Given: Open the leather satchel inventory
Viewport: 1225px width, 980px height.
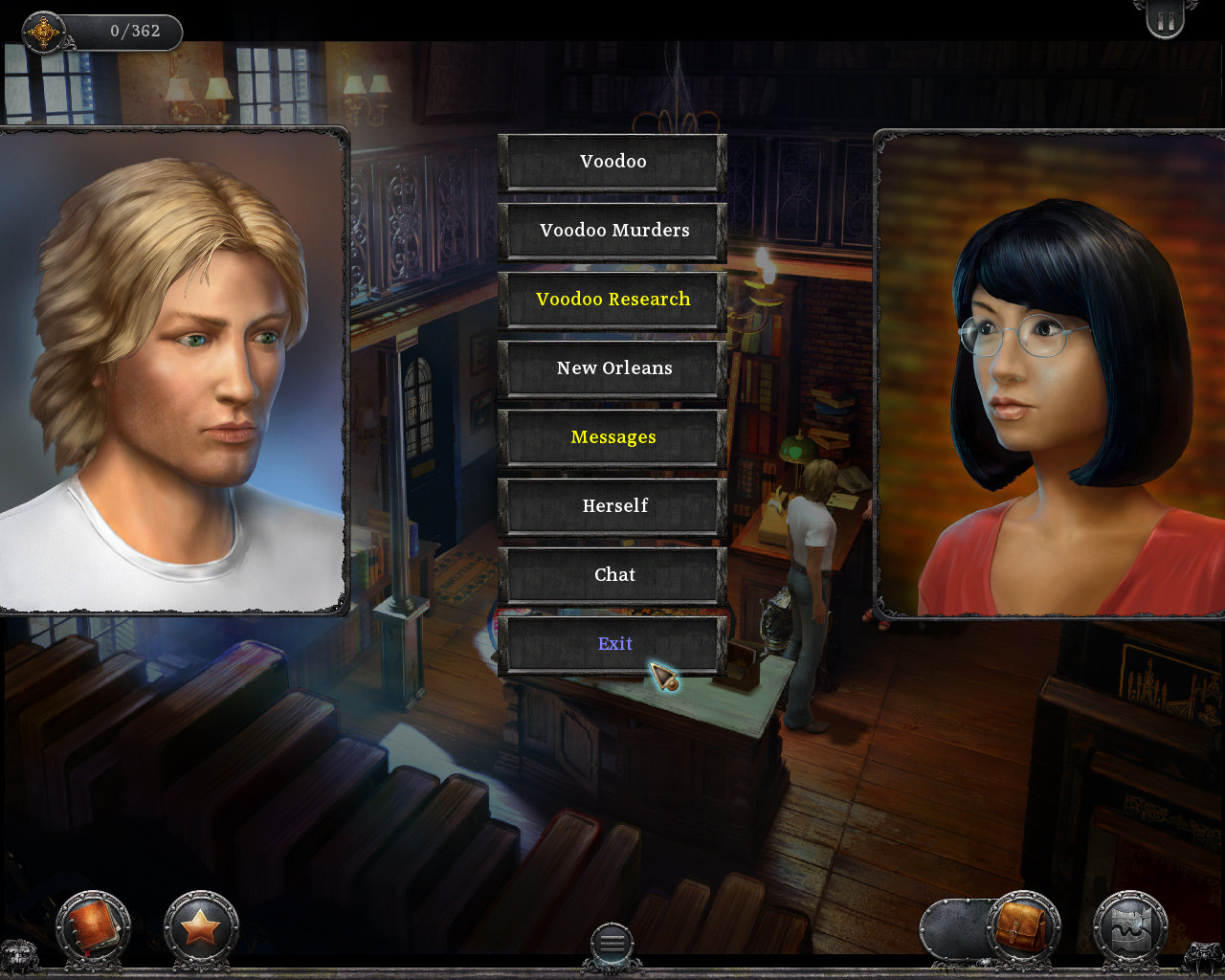Looking at the screenshot, I should tap(1022, 927).
